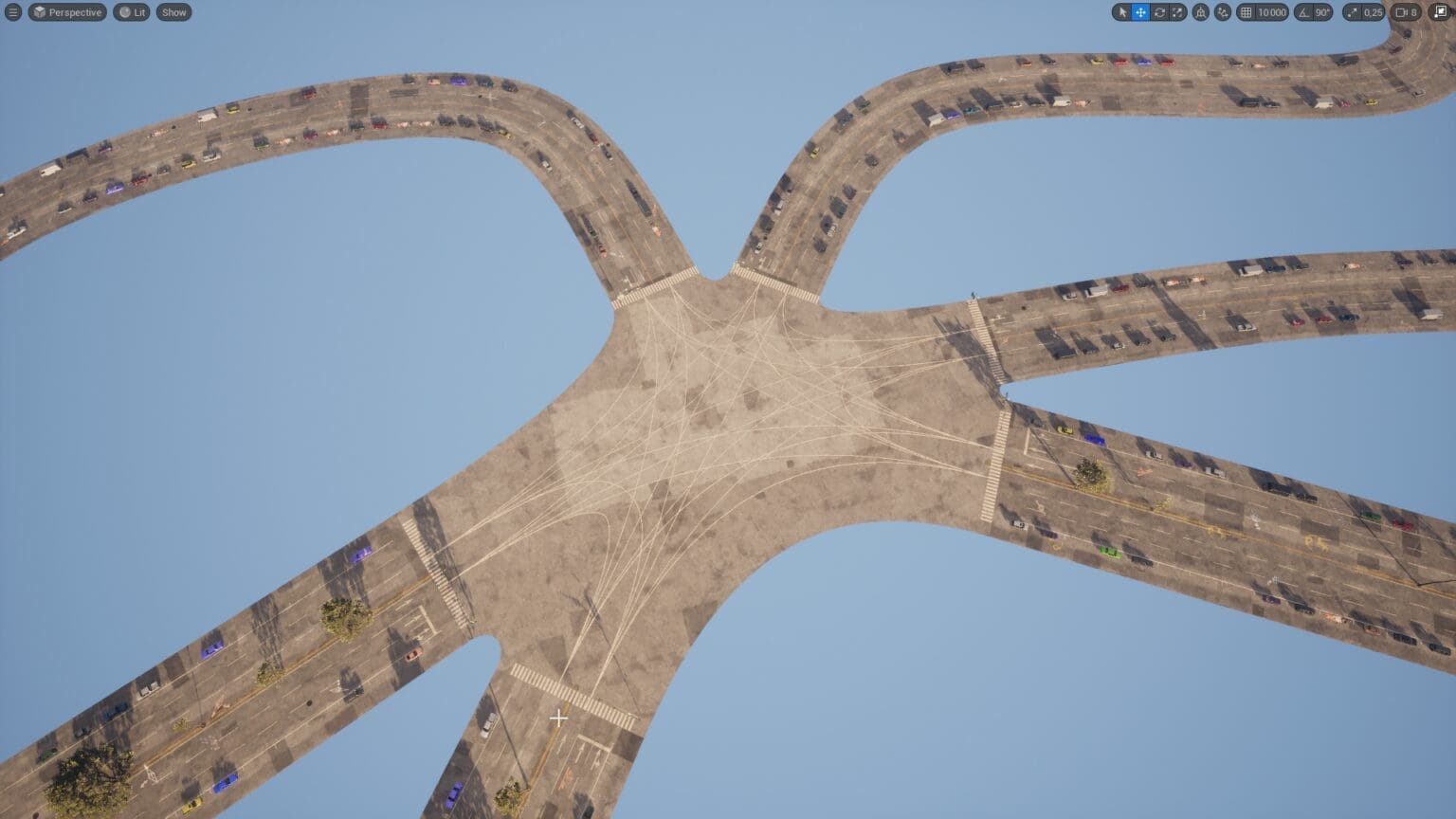Open the grid size 10000 dropdown

click(1271, 12)
